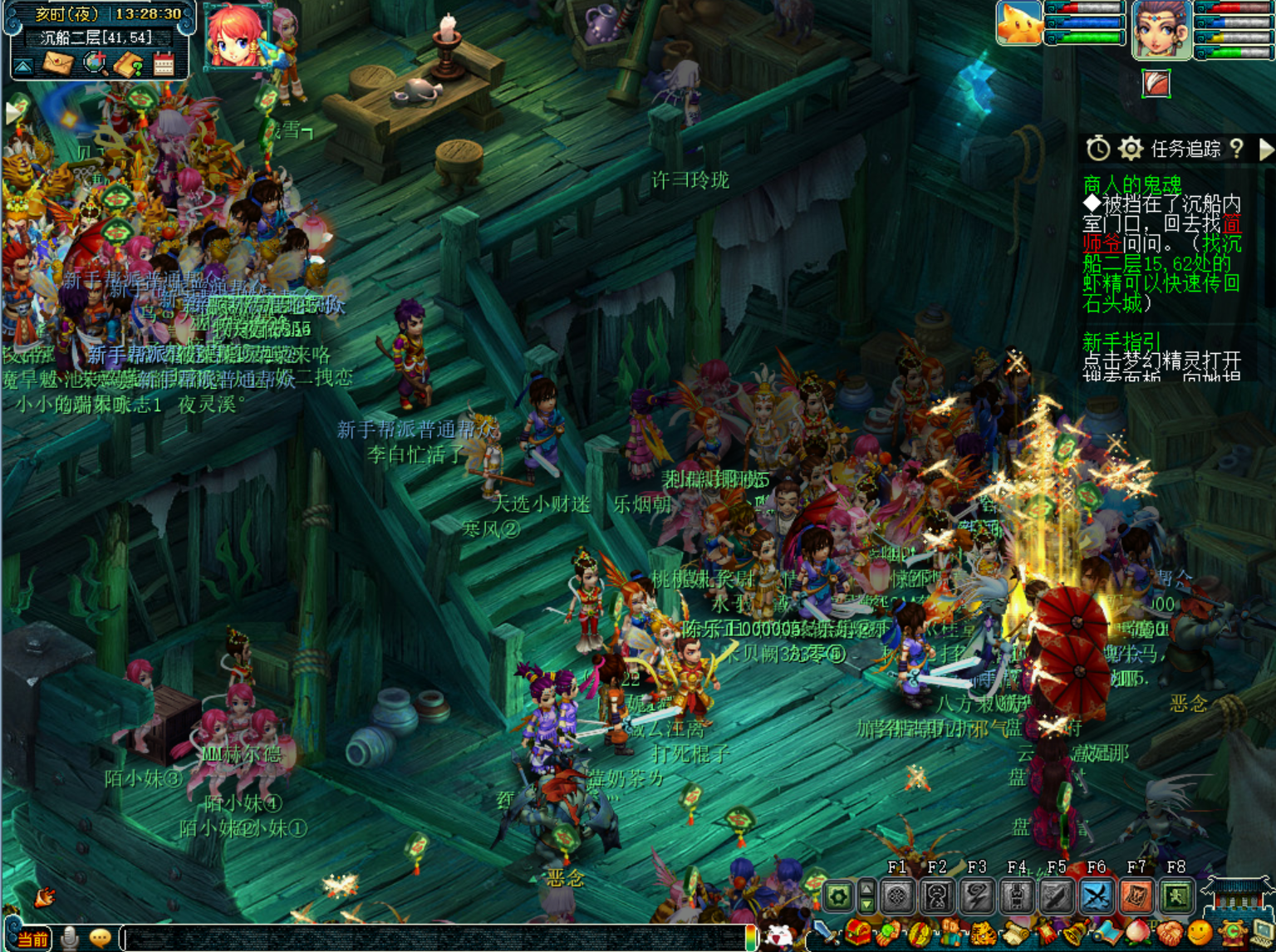1276x952 pixels.
Task: Open the help book with question mark
Action: [129, 64]
